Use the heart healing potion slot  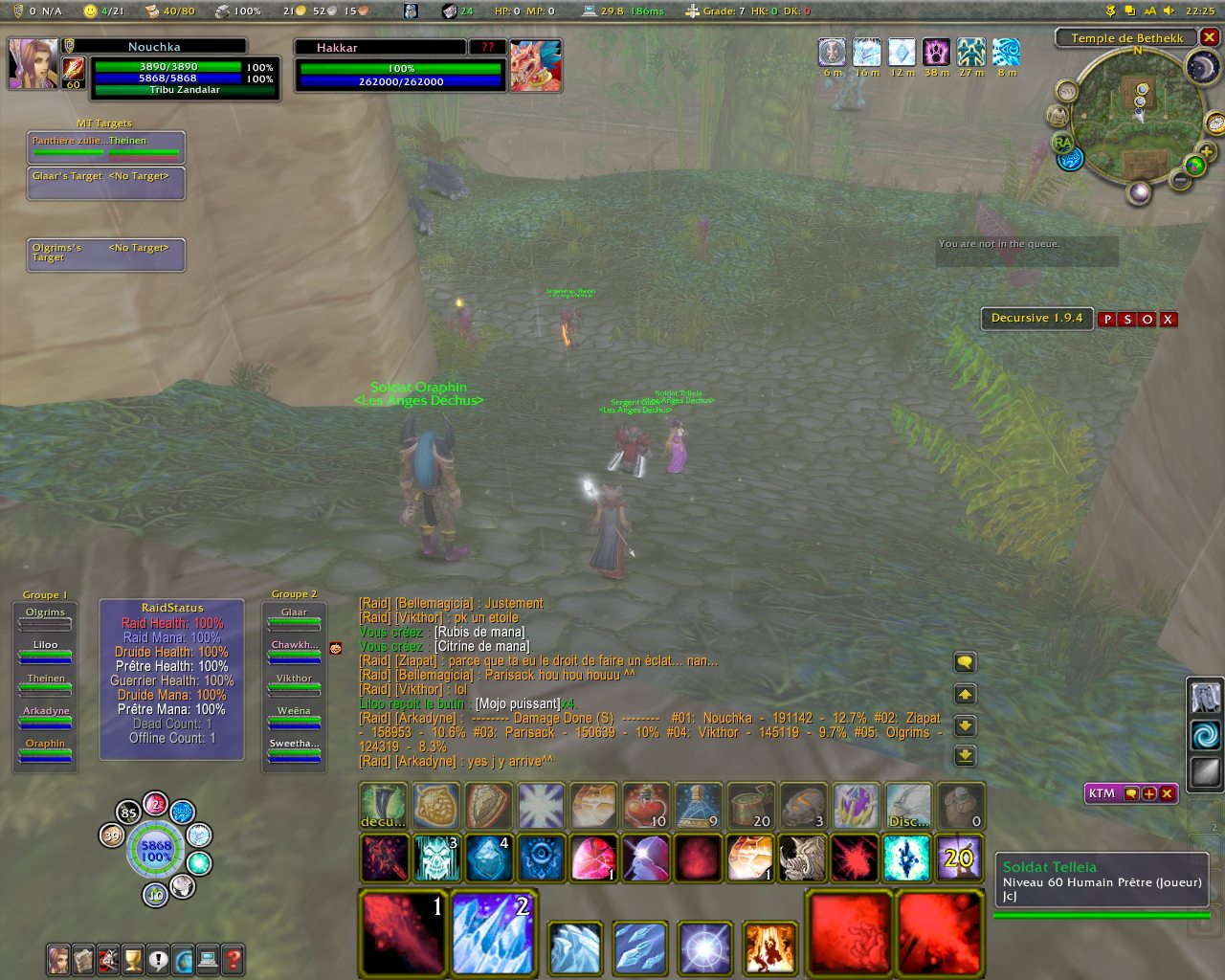(645, 806)
